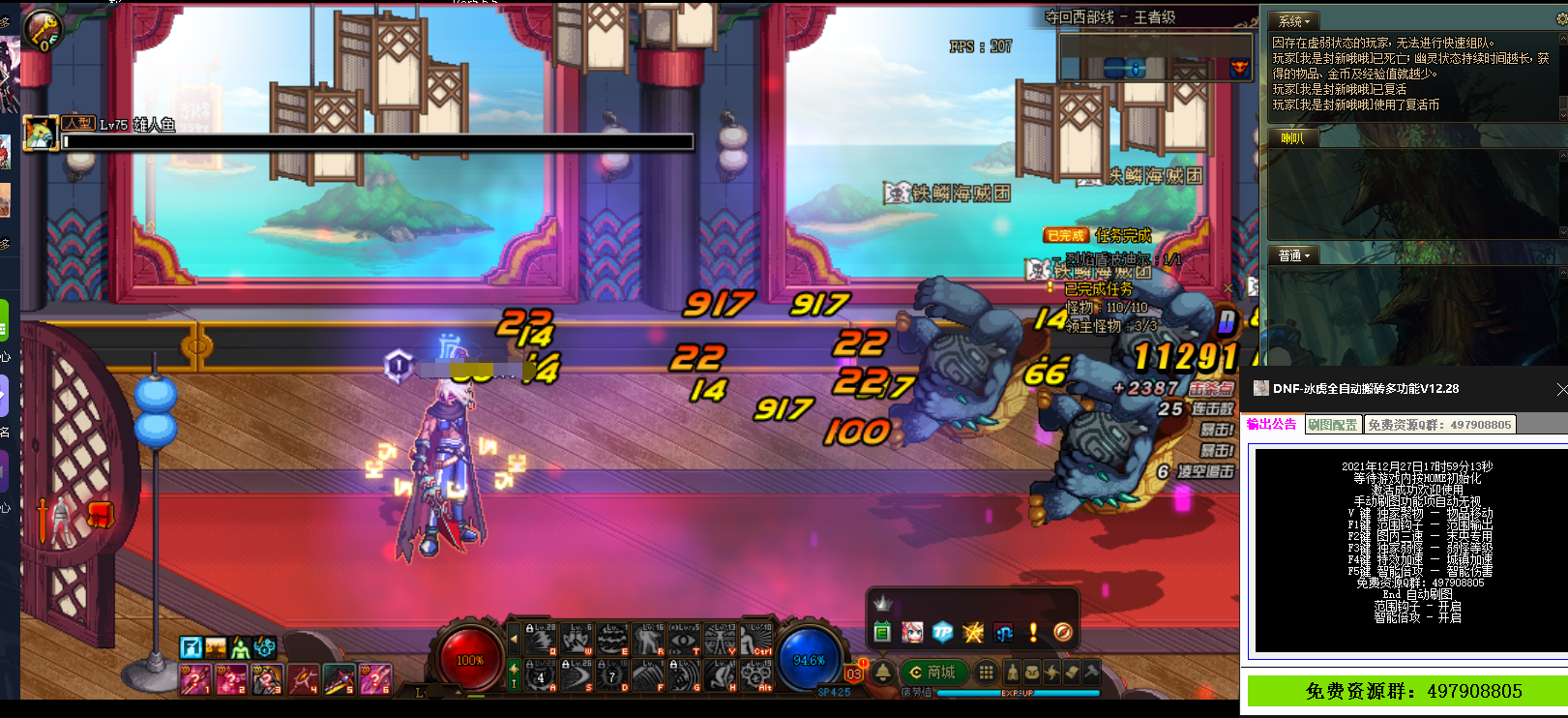Open the 系统 chat channel dropdown
1568x718 pixels.
pyautogui.click(x=1293, y=20)
